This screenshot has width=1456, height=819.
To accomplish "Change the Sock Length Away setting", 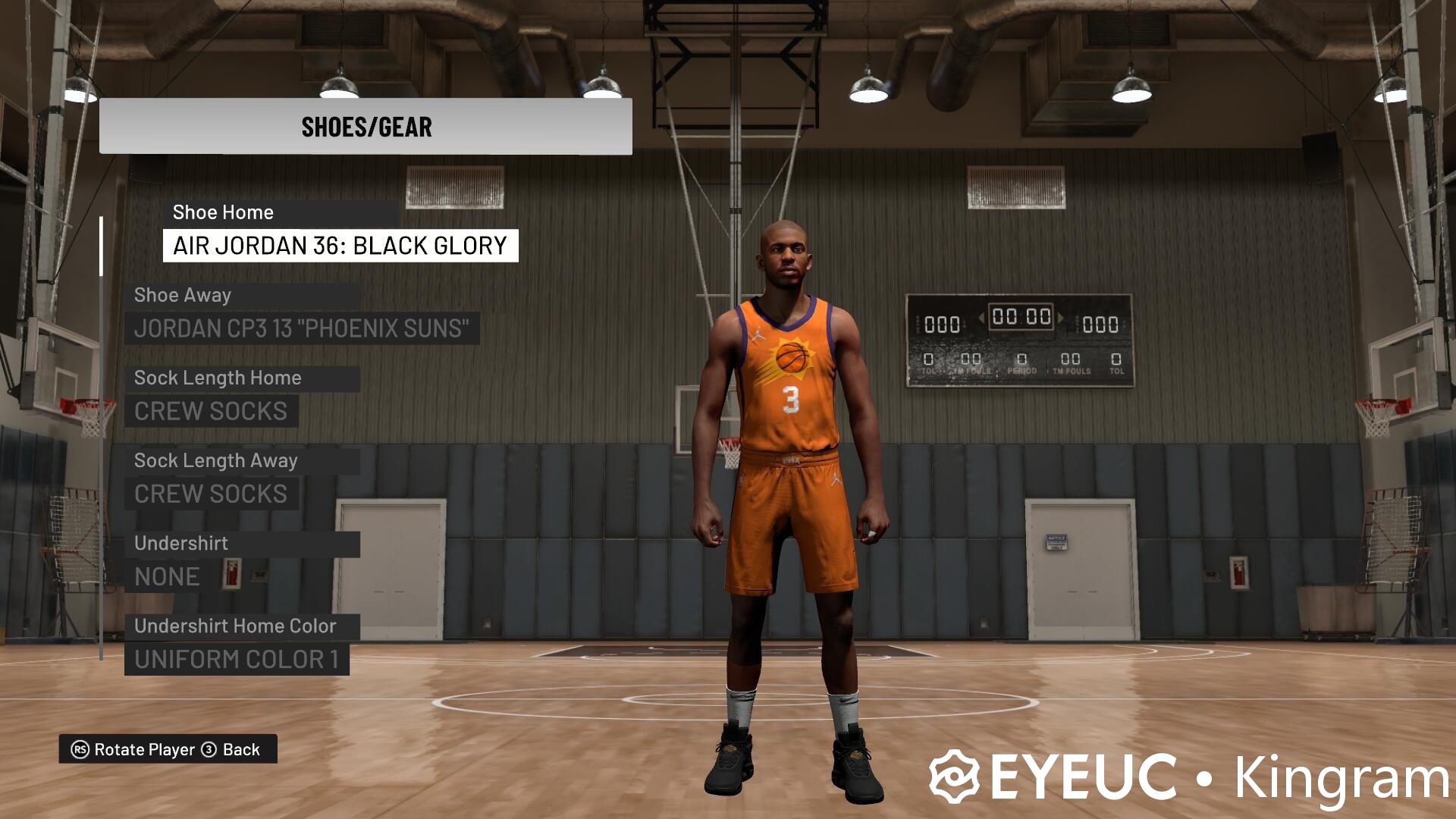I will point(211,494).
